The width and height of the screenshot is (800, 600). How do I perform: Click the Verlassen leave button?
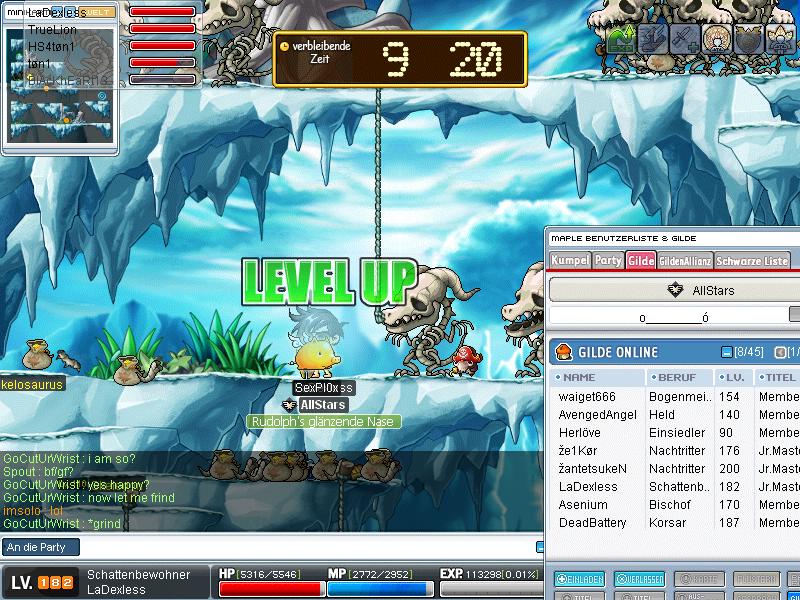pos(639,579)
